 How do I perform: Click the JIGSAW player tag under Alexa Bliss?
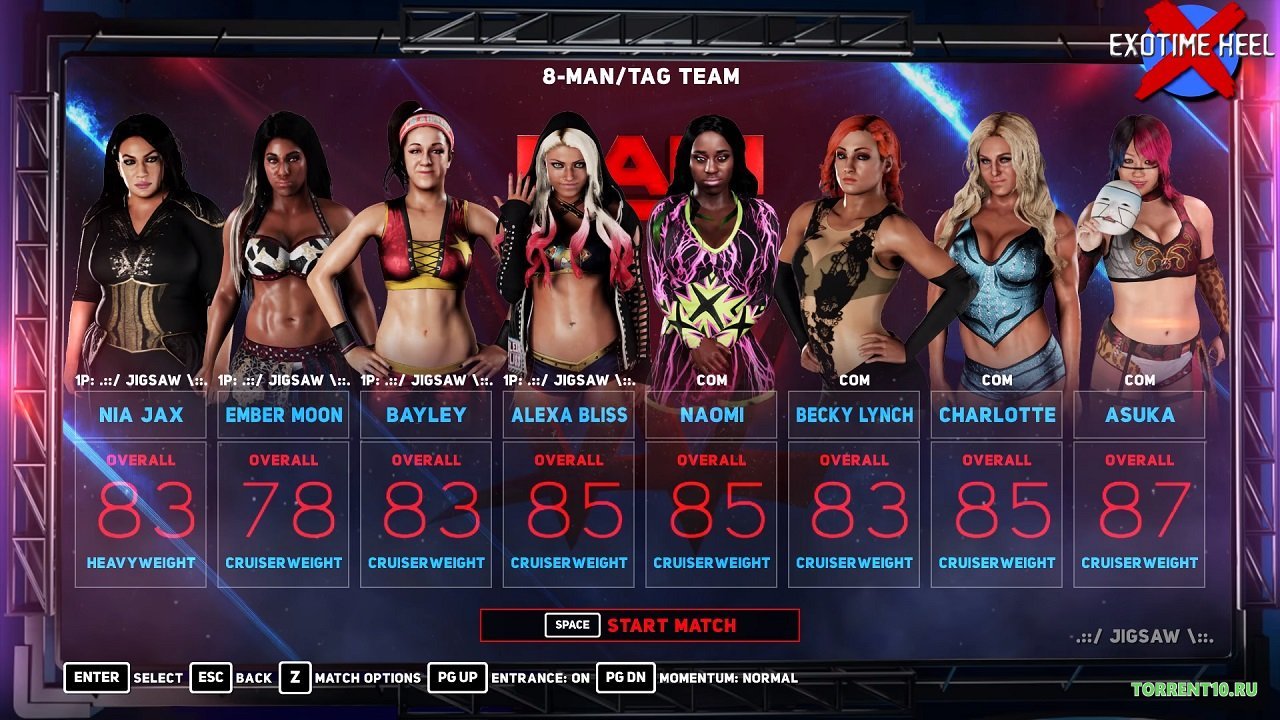[570, 380]
